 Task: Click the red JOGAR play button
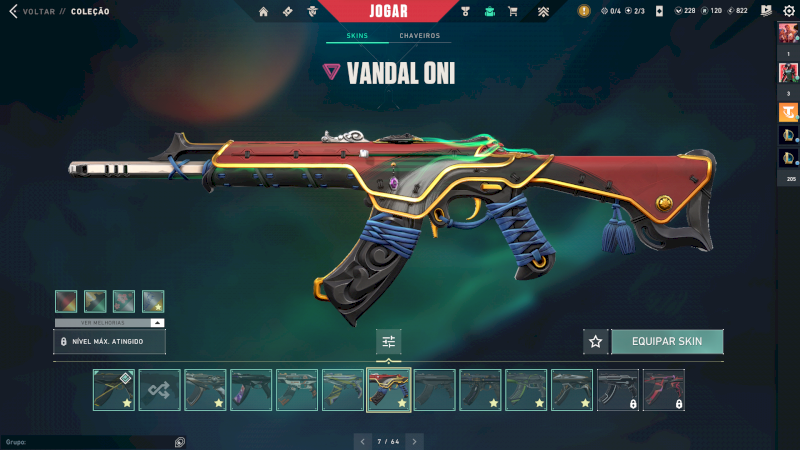(x=387, y=11)
